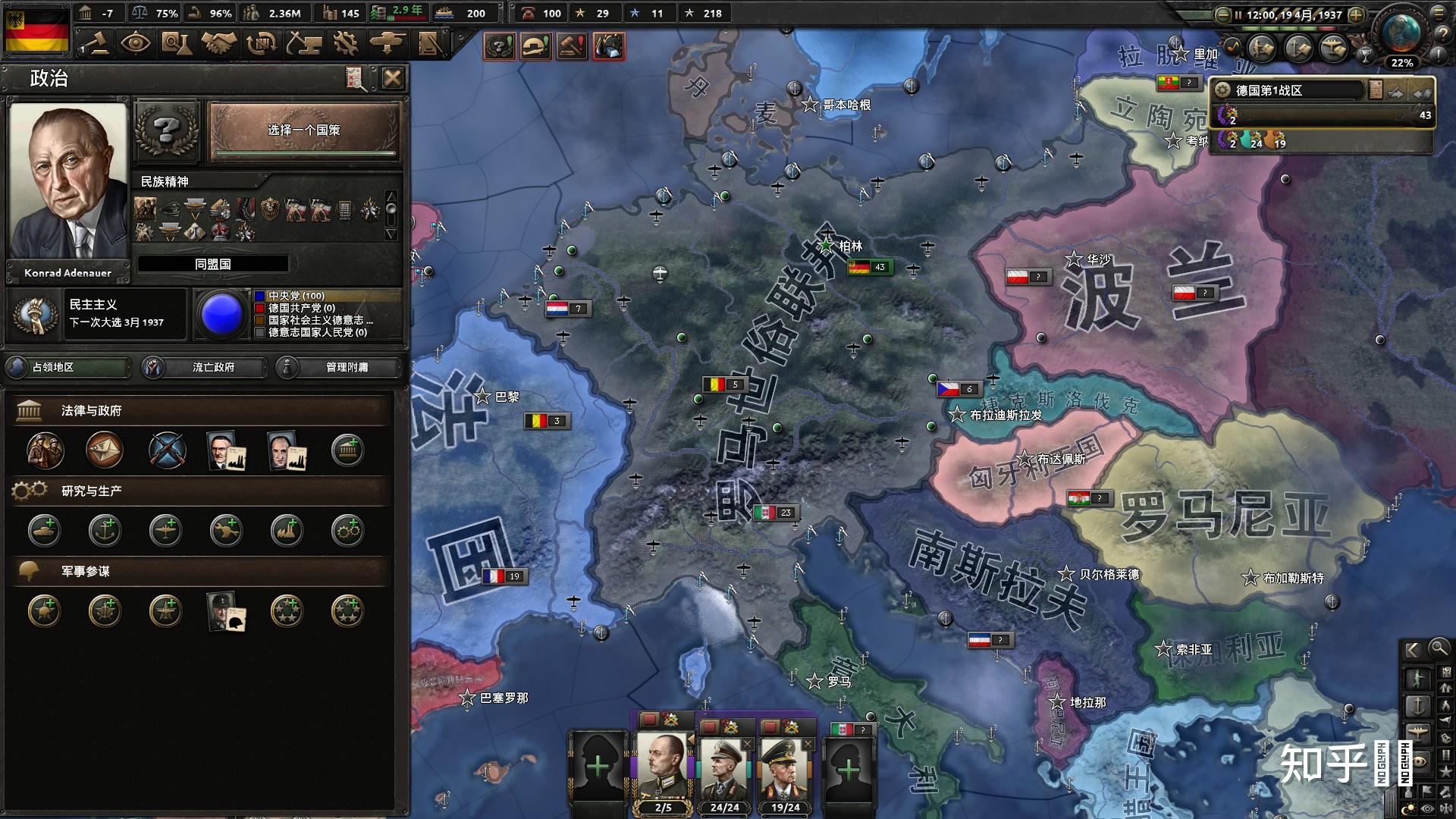Add a tank designer research slot

click(45, 531)
